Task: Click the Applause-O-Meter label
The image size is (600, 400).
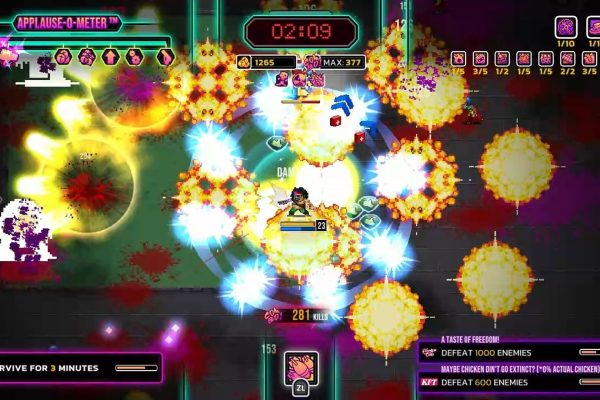Action: 68,22
